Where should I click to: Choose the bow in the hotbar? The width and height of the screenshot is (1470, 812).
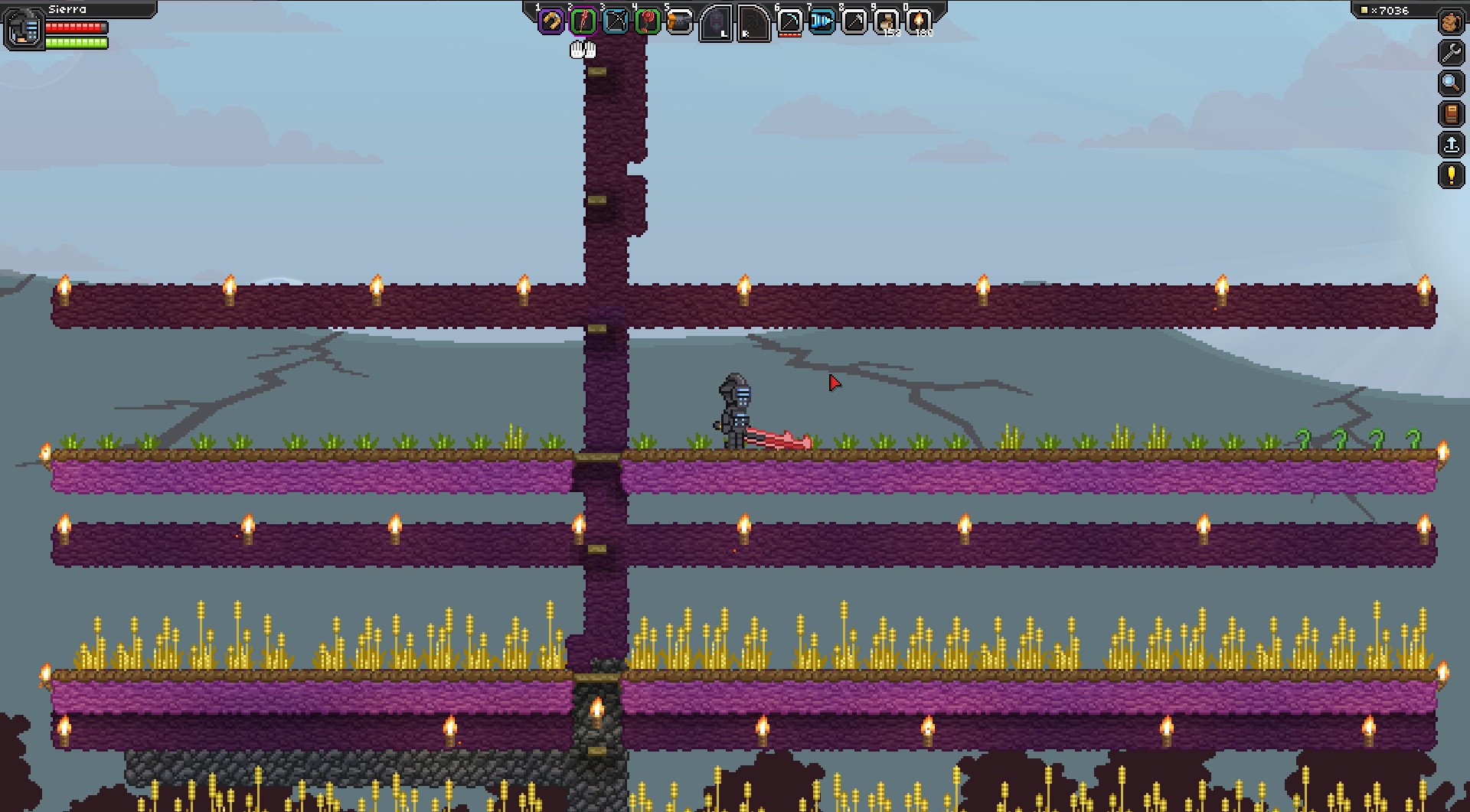pos(616,21)
